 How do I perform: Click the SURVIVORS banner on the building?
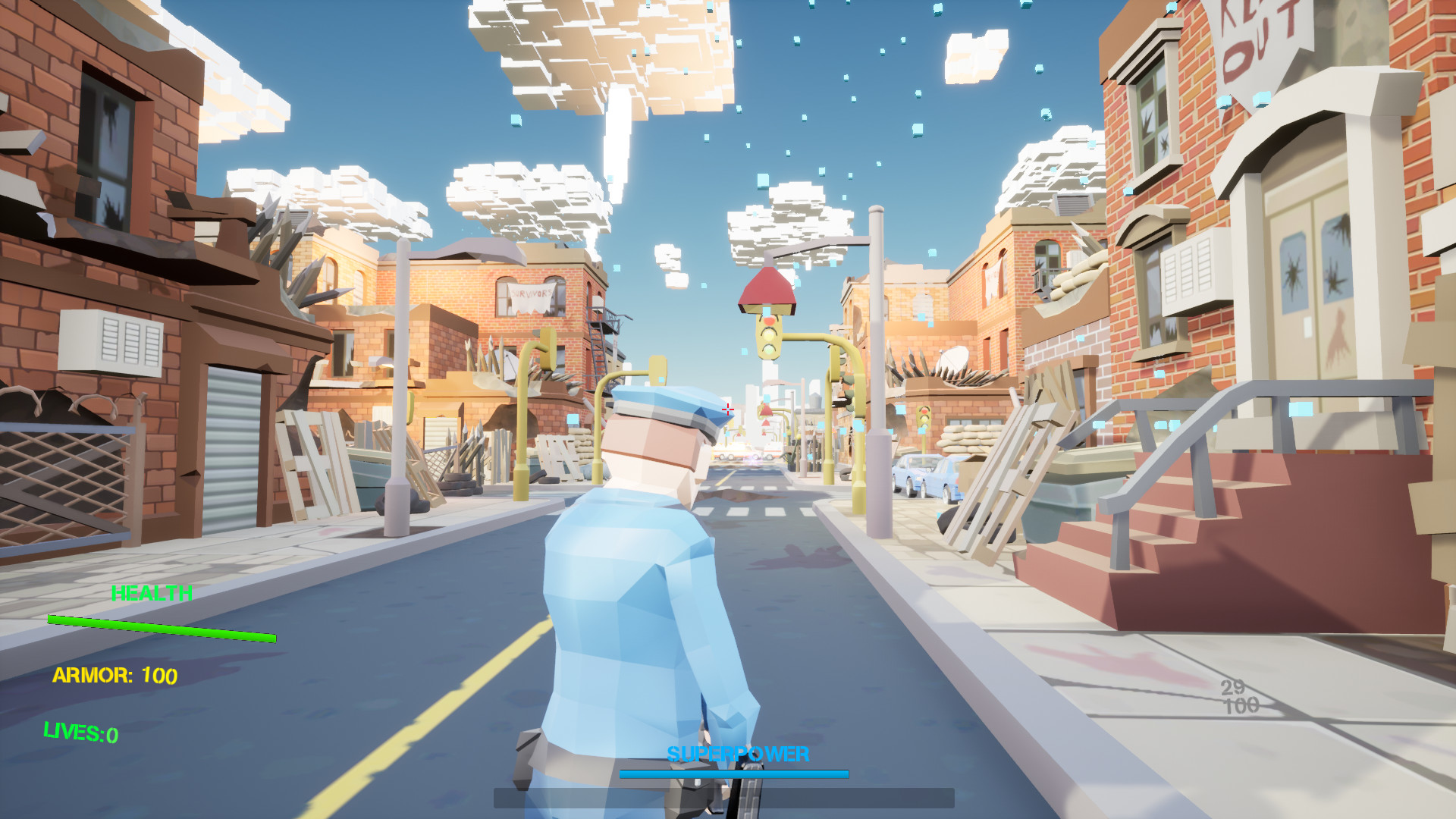(x=531, y=296)
